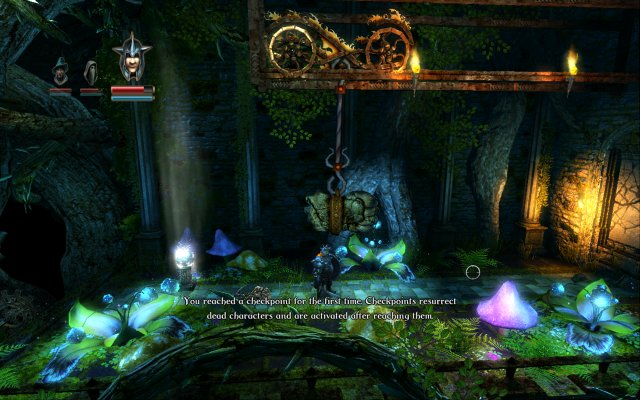Select the wizard character portrait

(x=61, y=71)
